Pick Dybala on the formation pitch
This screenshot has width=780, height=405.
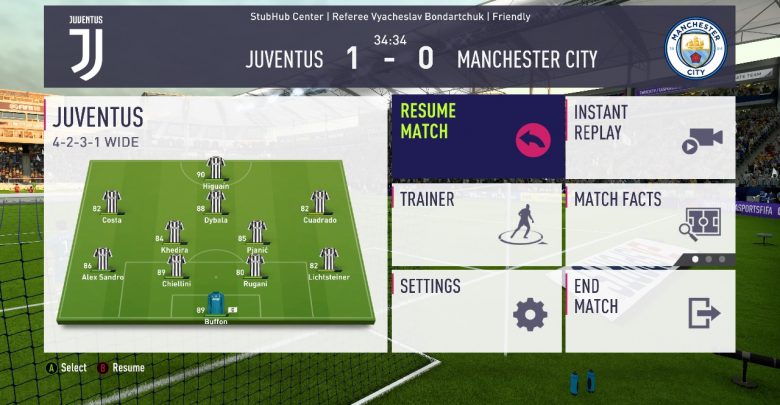215,204
